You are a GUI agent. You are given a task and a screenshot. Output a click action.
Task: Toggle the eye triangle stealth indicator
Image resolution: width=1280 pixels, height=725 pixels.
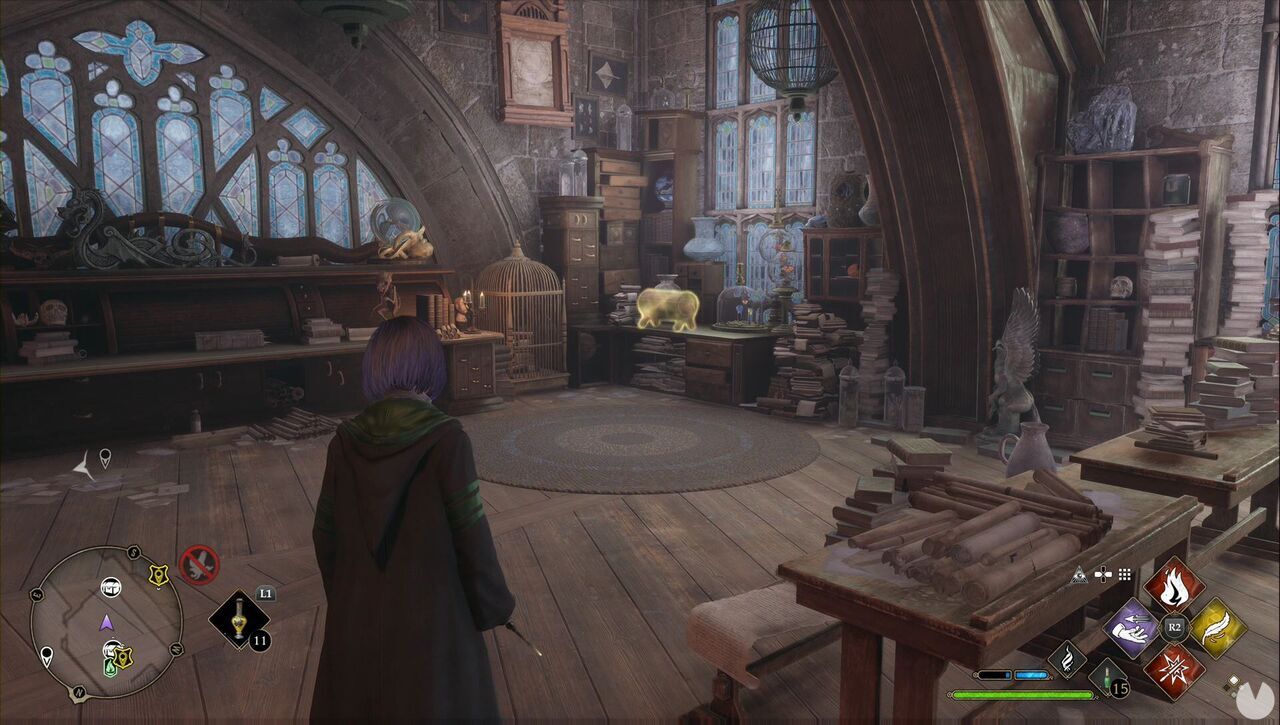tap(1079, 575)
